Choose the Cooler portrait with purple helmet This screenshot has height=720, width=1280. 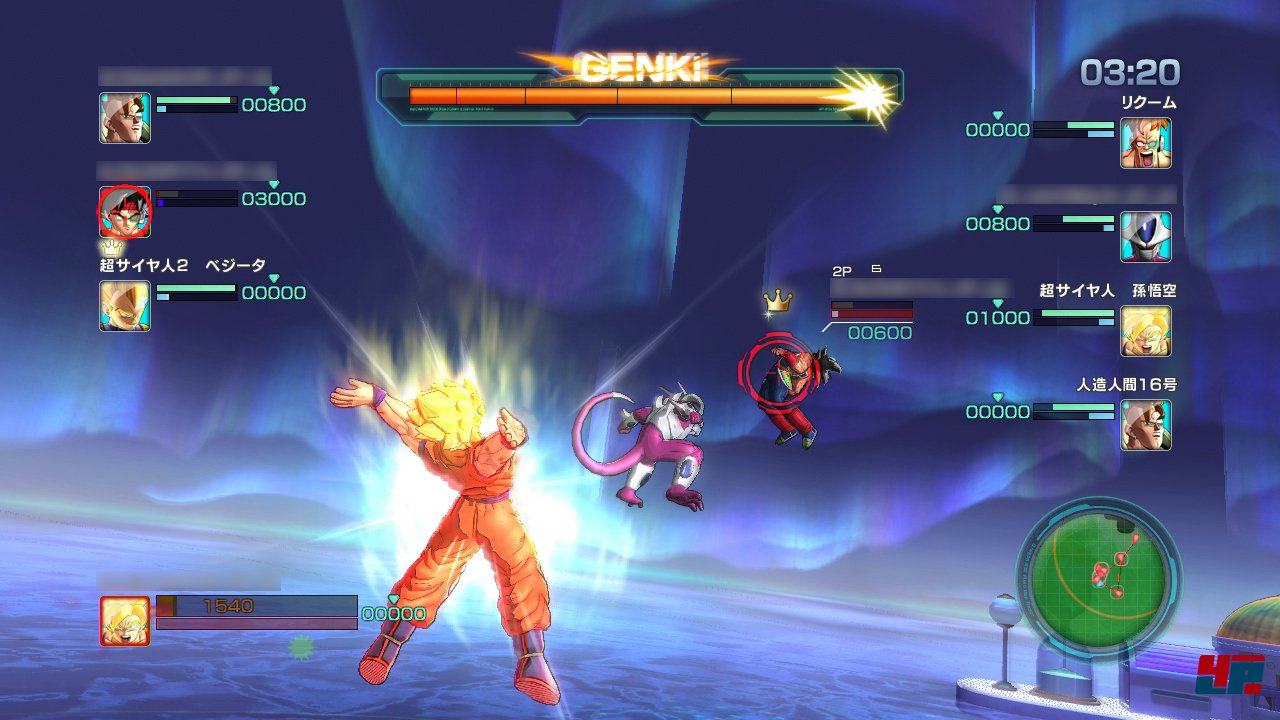coord(1145,237)
